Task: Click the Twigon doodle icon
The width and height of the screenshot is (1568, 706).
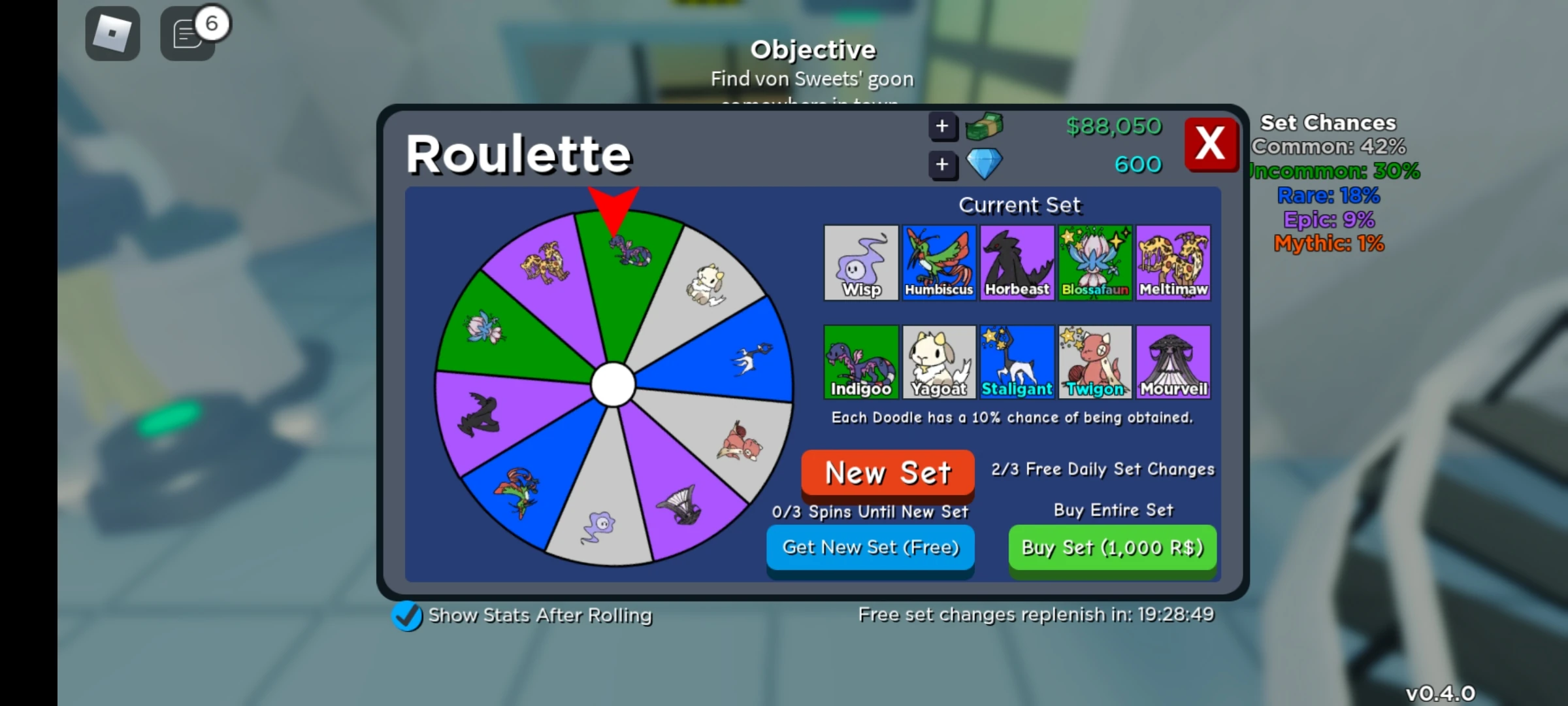Action: pos(1096,361)
